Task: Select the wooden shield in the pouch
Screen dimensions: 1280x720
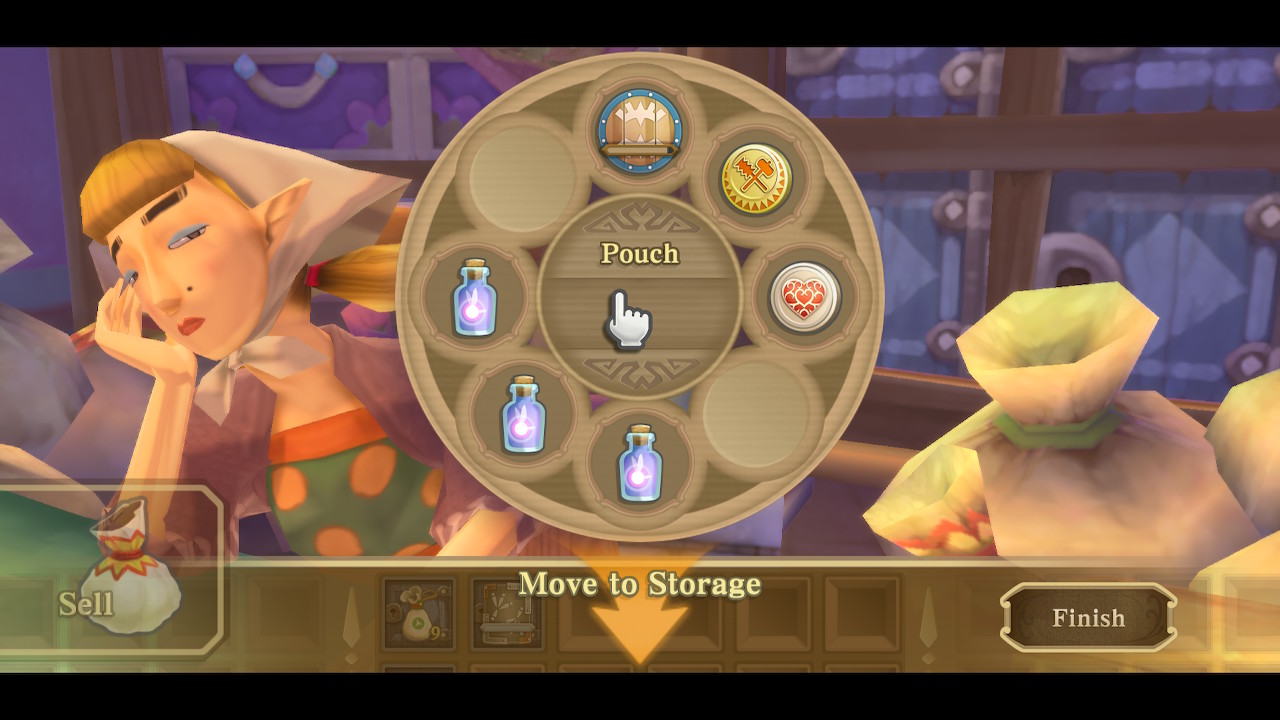Action: 640,130
